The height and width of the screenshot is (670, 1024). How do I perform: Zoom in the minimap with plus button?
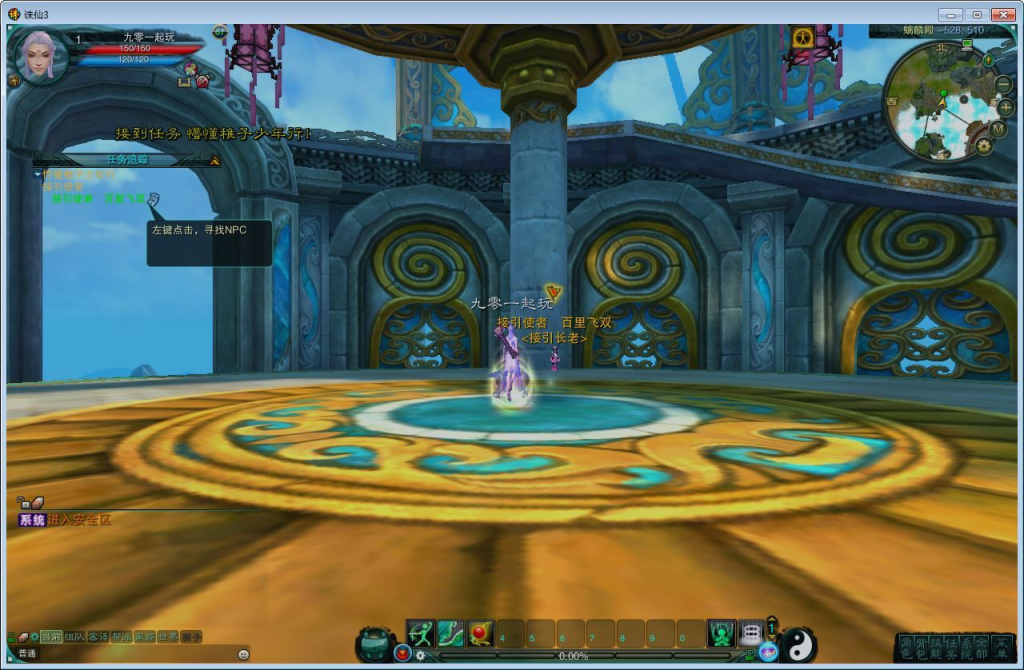click(1006, 107)
